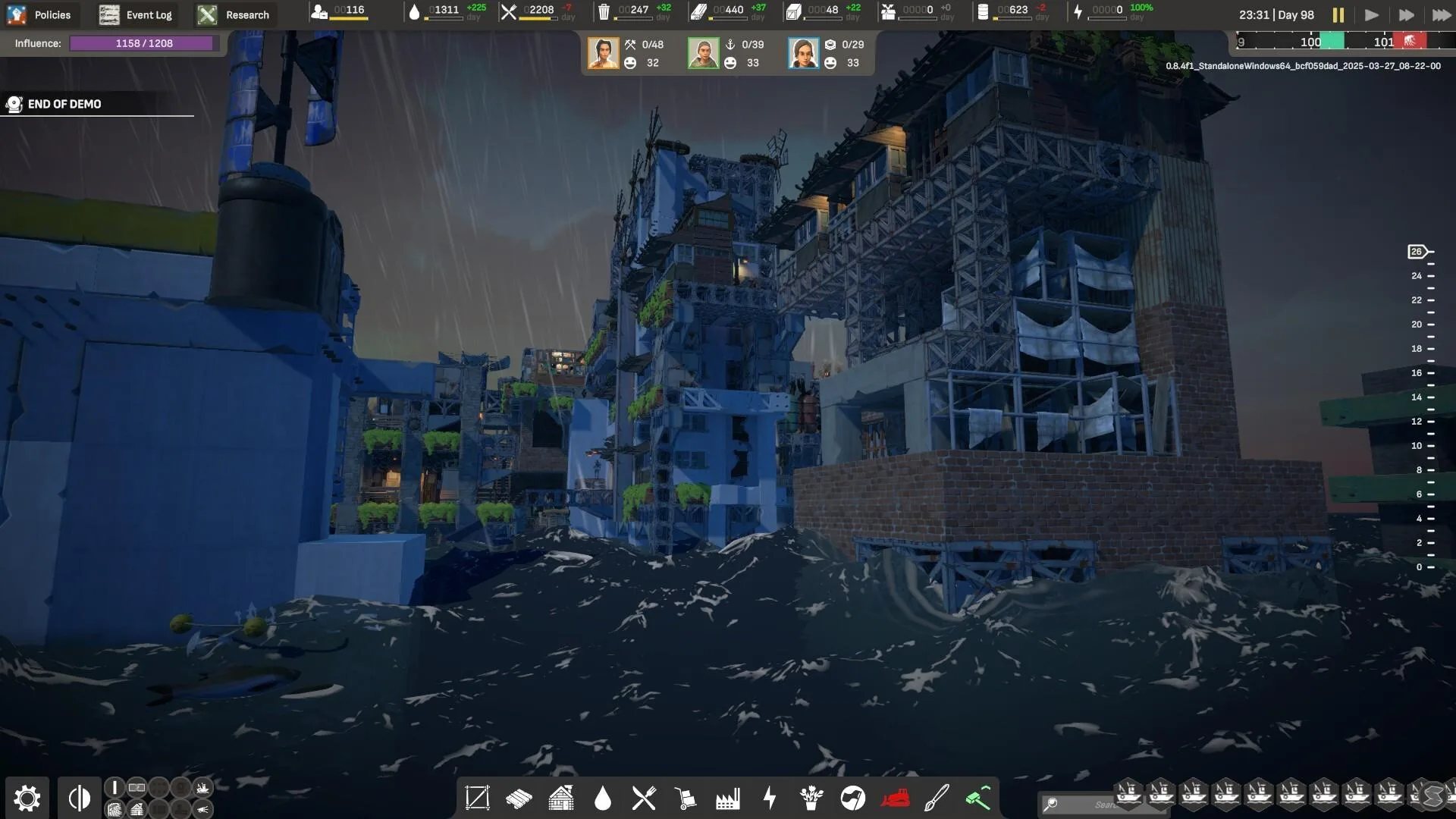Select the factory industry build category
Screen dimensions: 1456x819
[x=727, y=798]
